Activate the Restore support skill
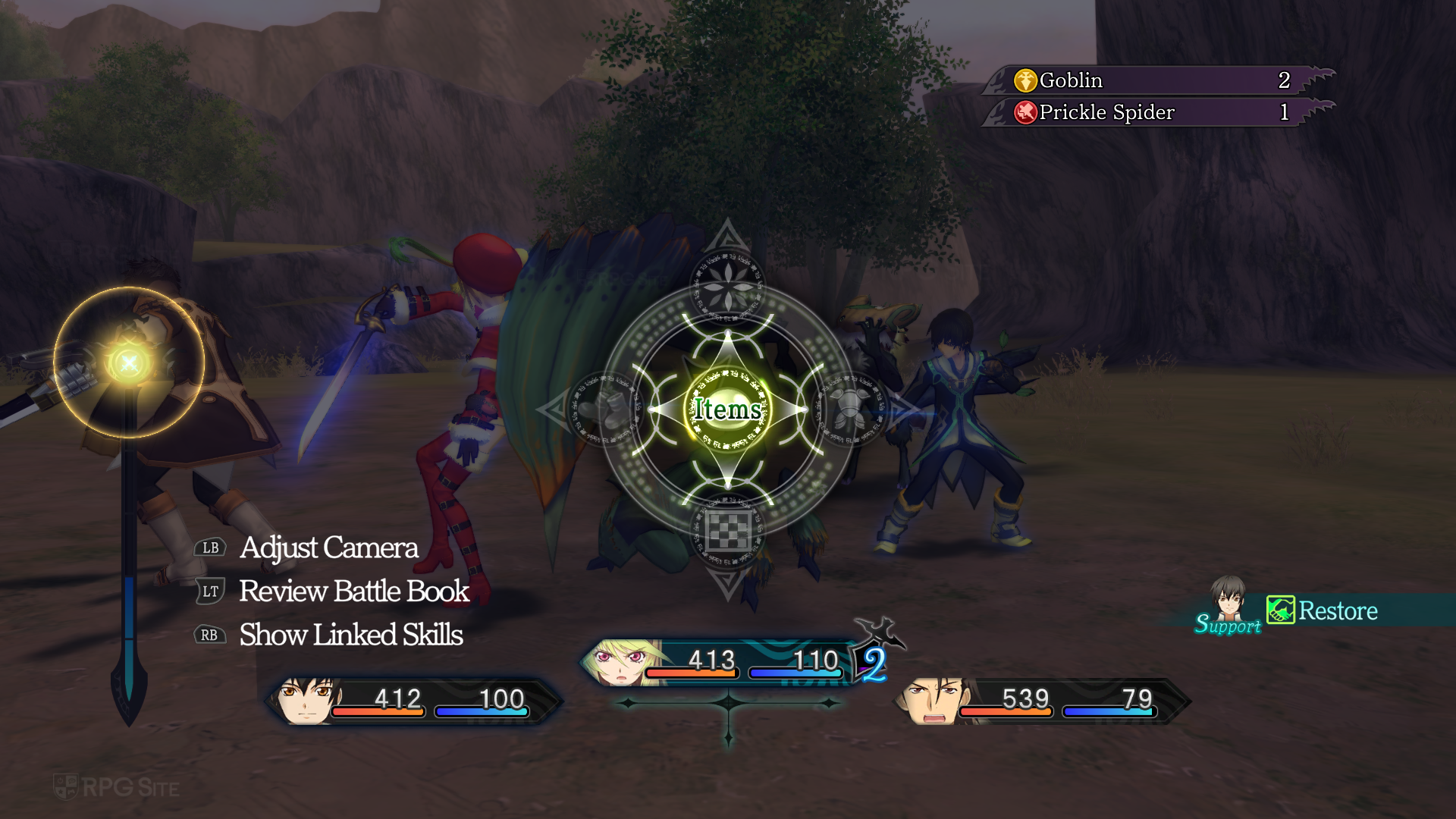This screenshot has height=819, width=1456. [1337, 611]
